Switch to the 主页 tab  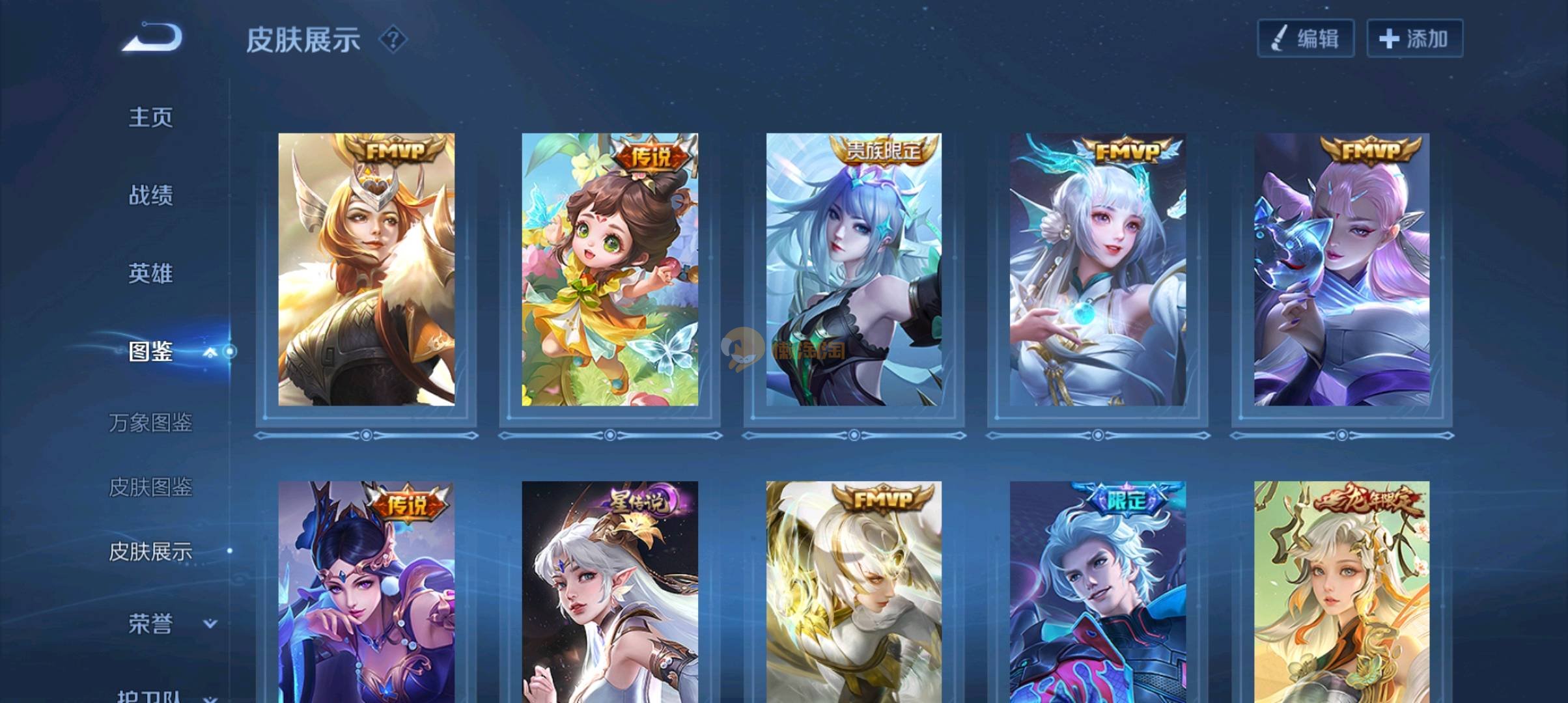point(150,118)
